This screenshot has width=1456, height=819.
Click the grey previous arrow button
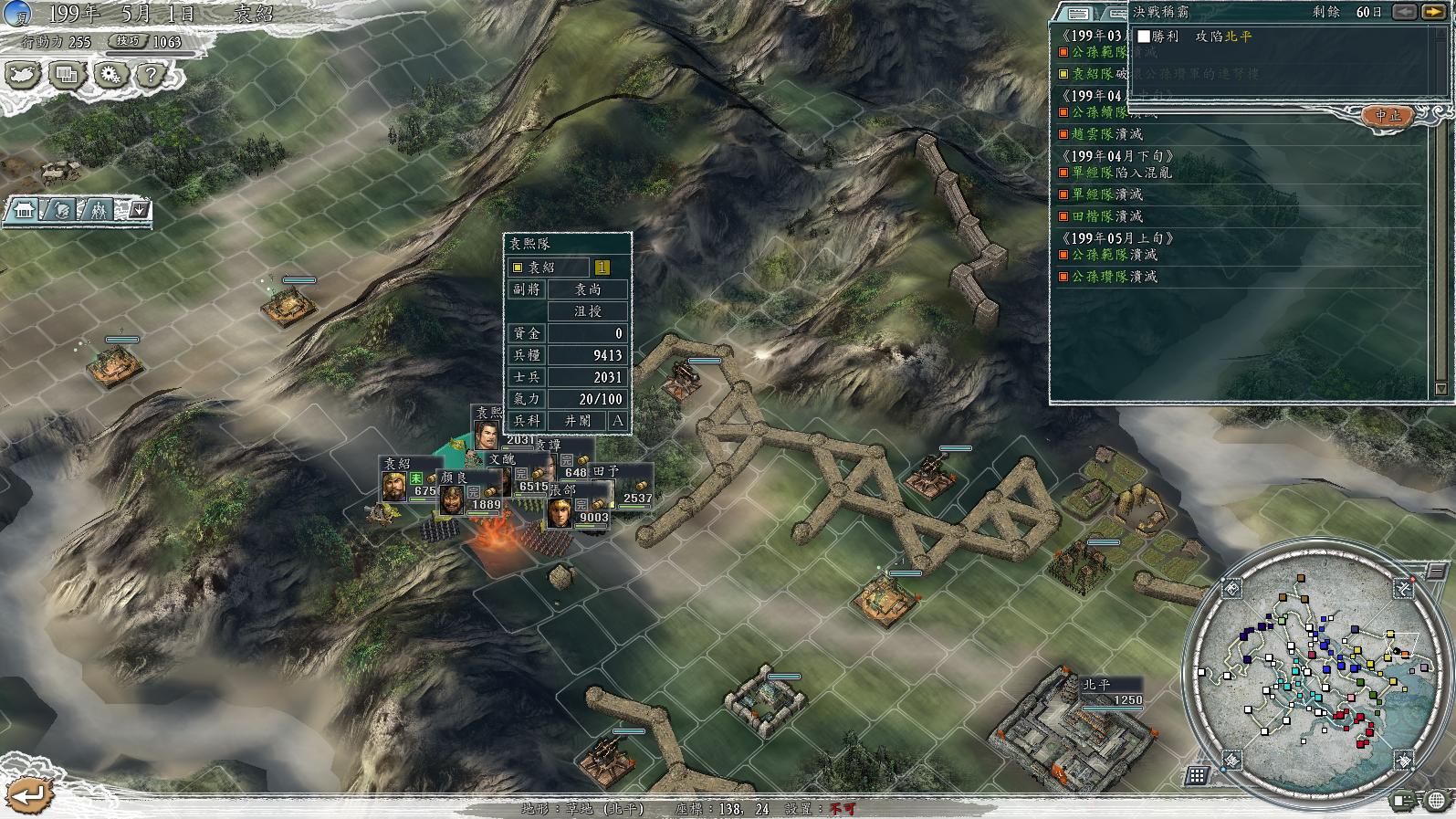click(x=1404, y=12)
